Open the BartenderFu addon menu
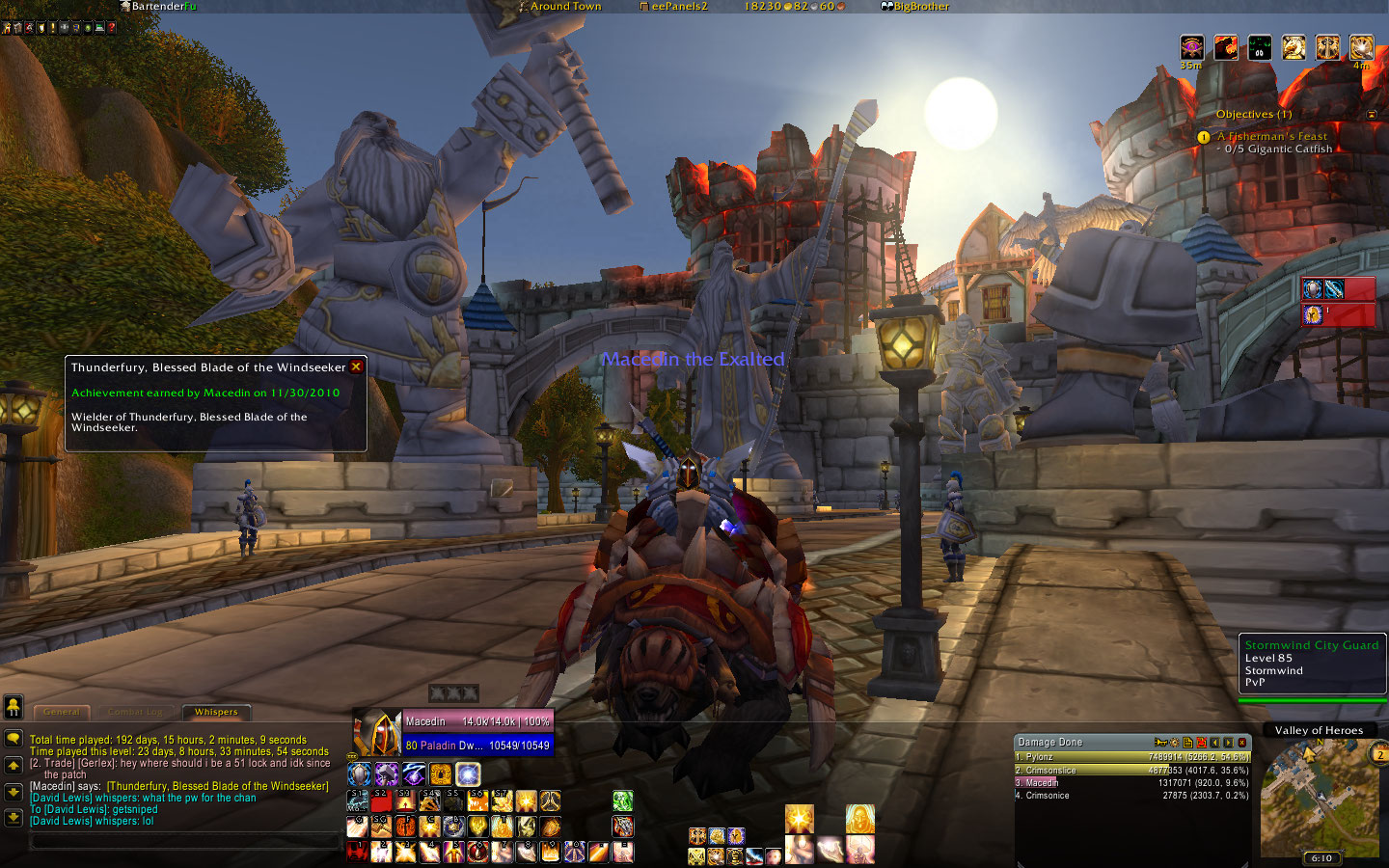Screen dimensions: 1389x868 (x=157, y=7)
